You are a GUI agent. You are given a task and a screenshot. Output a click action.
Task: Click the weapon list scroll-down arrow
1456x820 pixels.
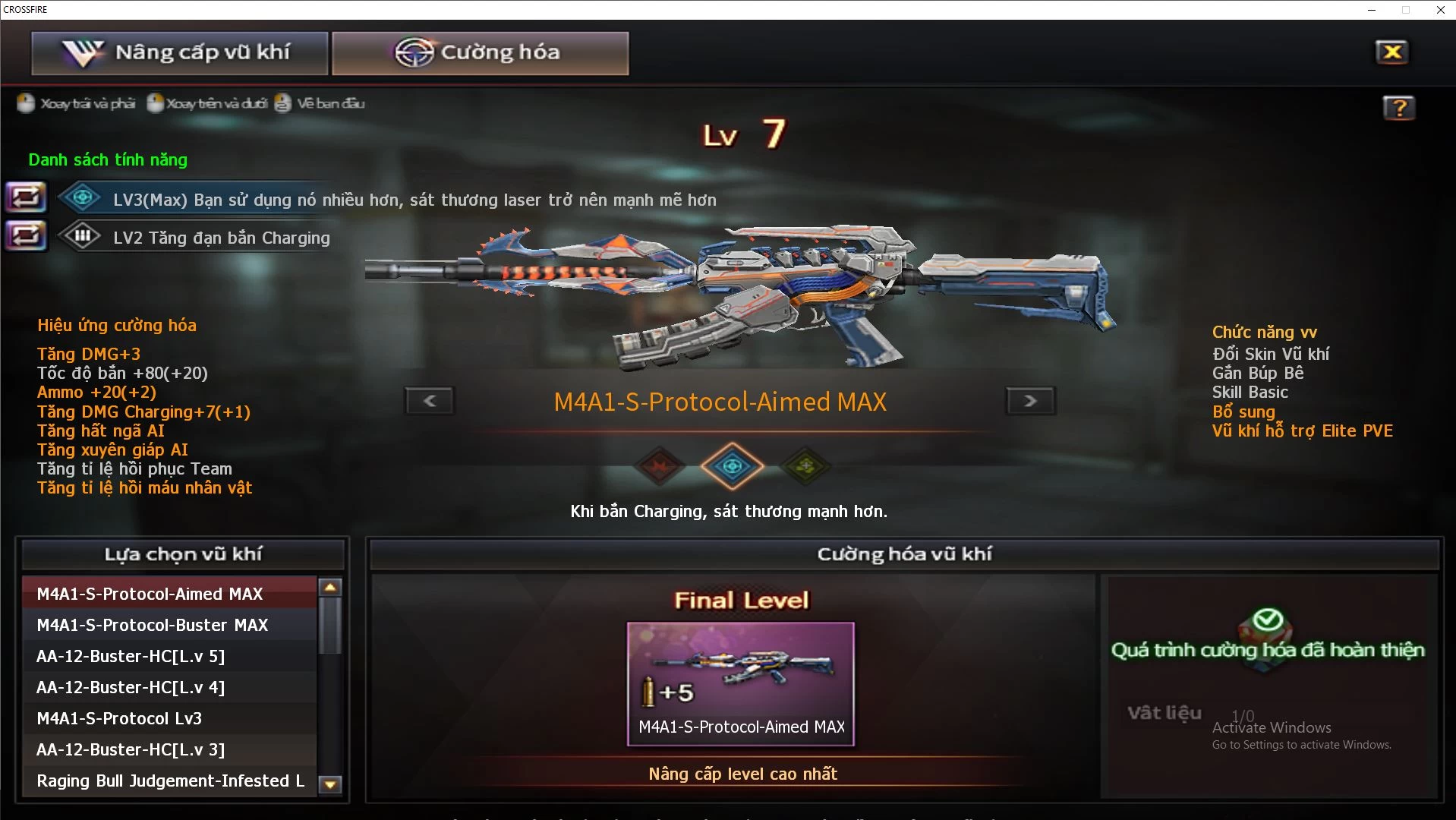tap(330, 784)
